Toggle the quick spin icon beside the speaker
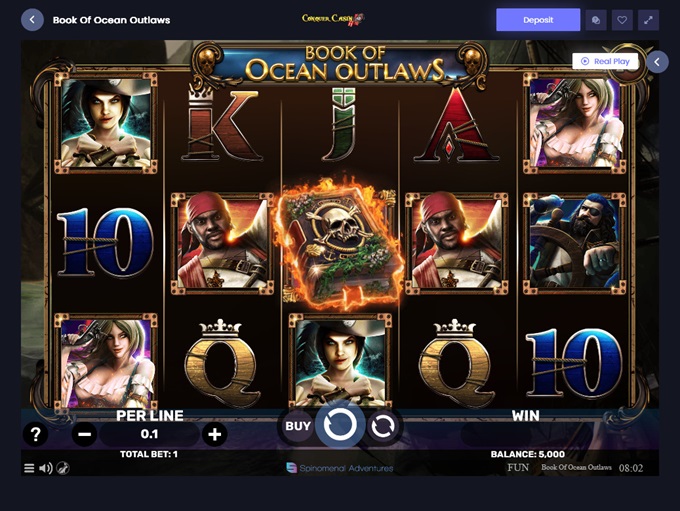The width and height of the screenshot is (680, 511). point(62,467)
